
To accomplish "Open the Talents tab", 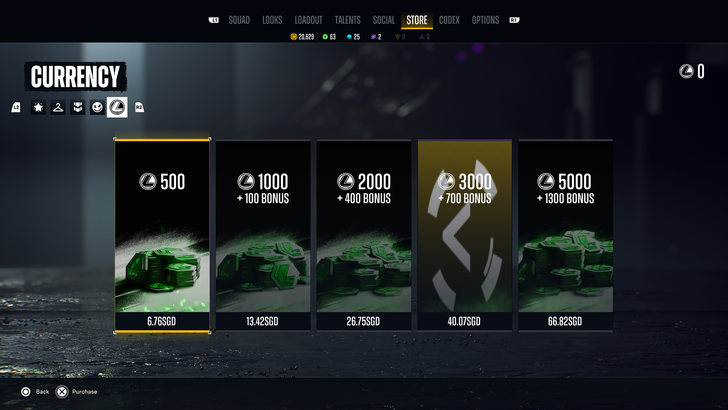I will tap(348, 20).
